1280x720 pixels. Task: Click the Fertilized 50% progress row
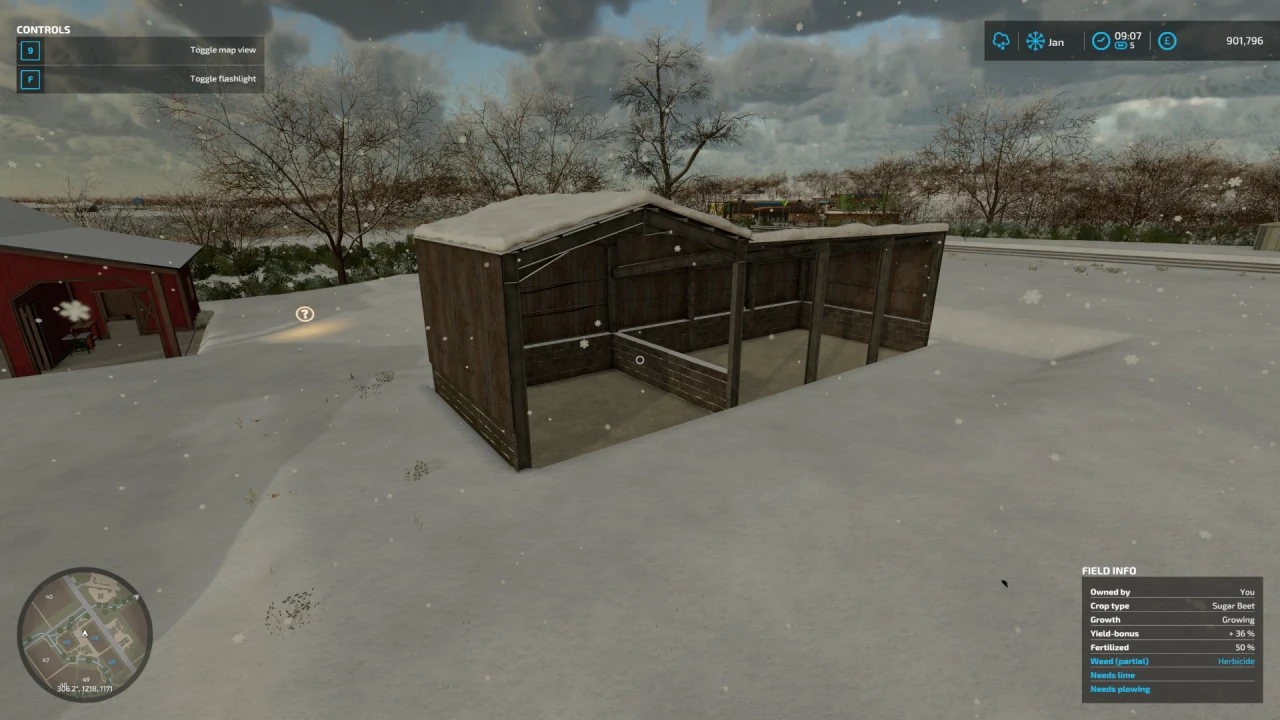tap(1170, 647)
